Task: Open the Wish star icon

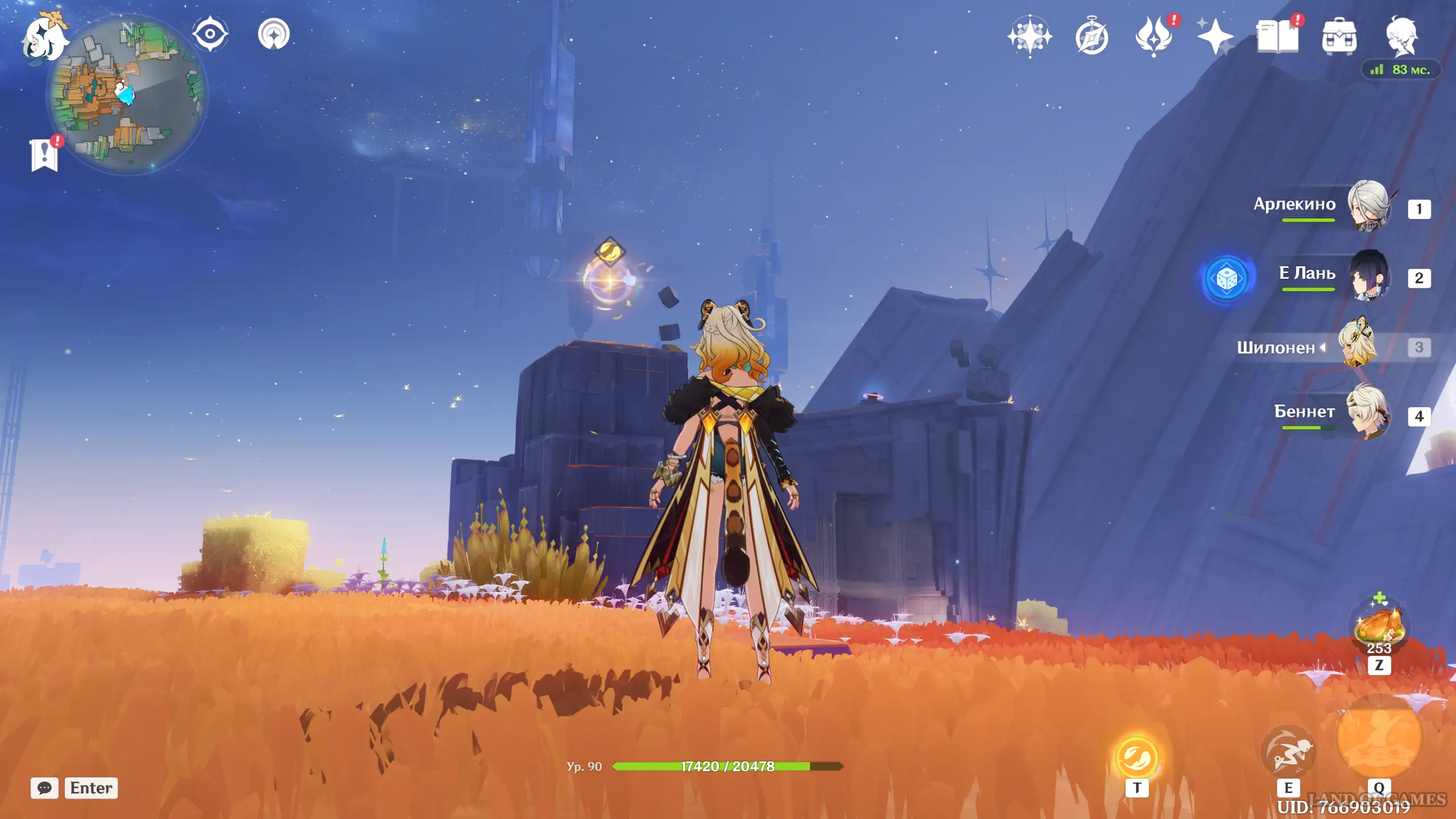Action: coord(1029,37)
